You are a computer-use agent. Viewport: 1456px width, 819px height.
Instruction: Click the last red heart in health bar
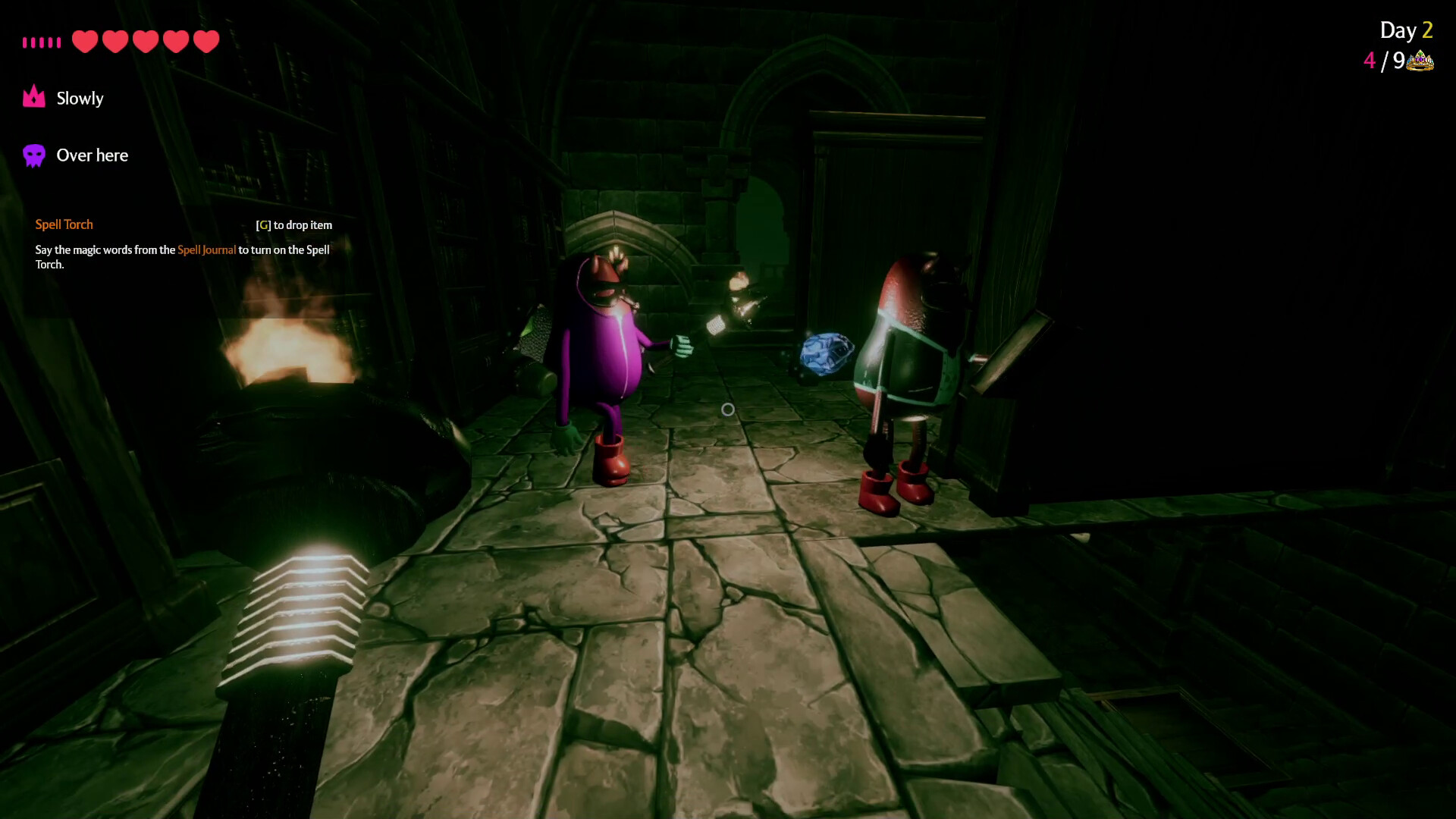(x=205, y=42)
